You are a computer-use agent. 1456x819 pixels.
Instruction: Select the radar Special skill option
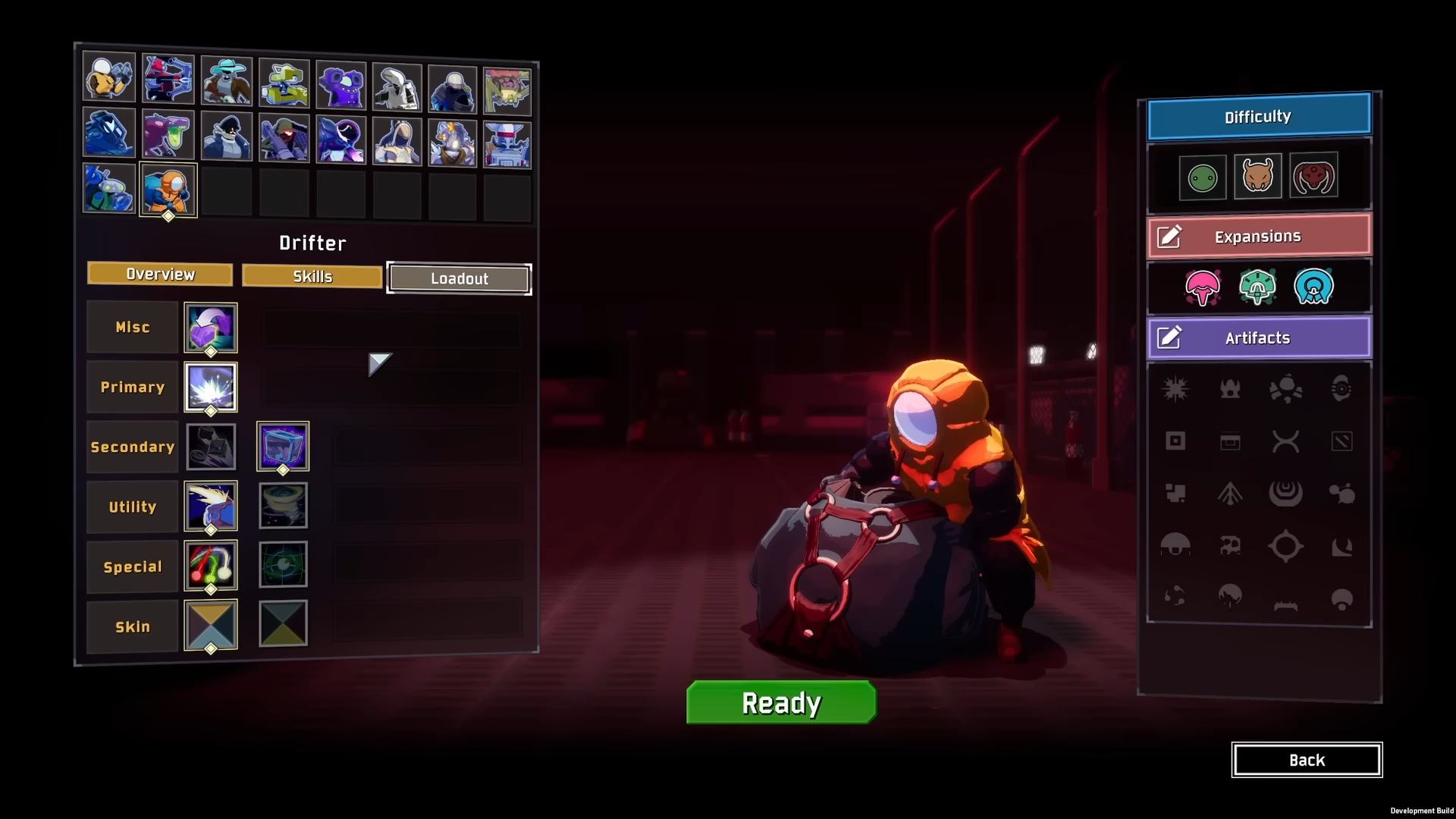pos(283,565)
